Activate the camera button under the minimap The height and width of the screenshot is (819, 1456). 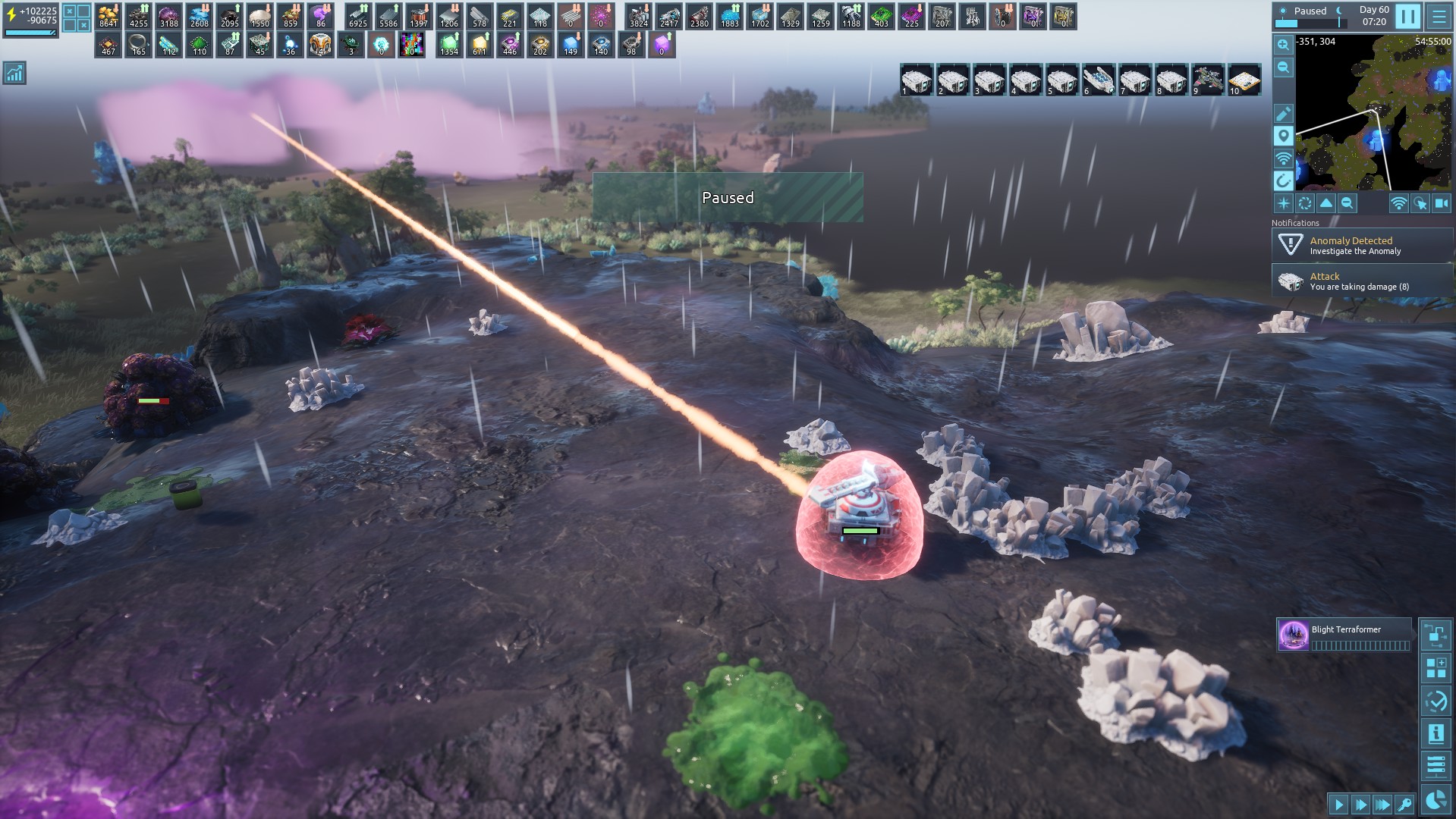[1442, 203]
